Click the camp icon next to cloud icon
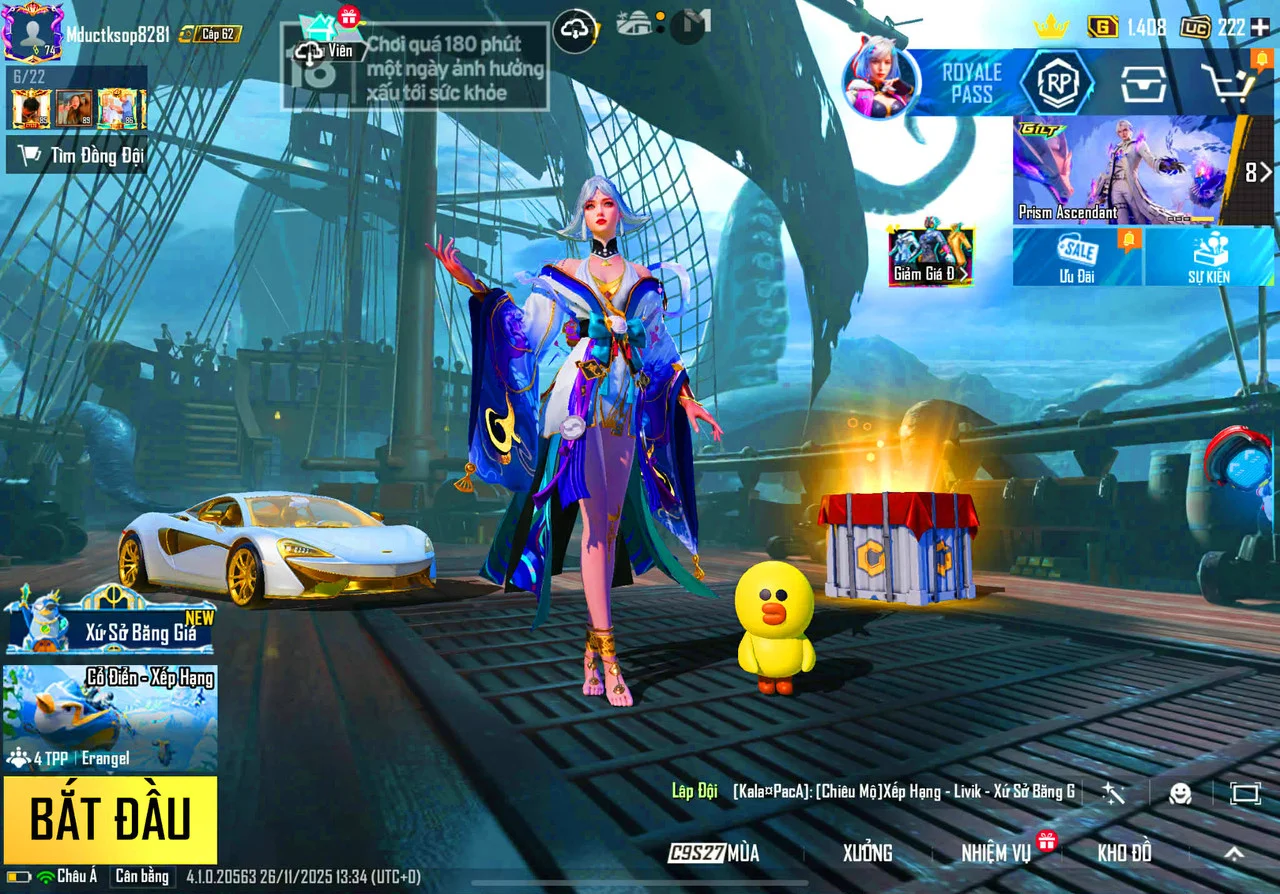This screenshot has width=1280, height=894. point(633,22)
